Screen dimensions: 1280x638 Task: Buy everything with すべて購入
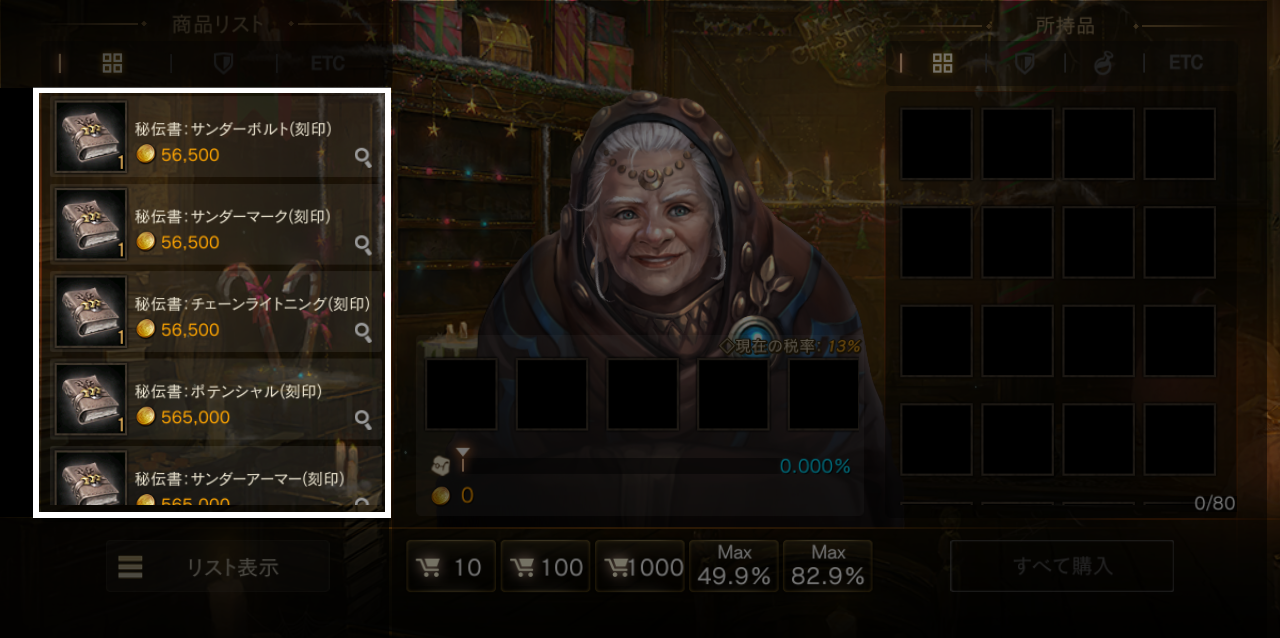(1061, 567)
